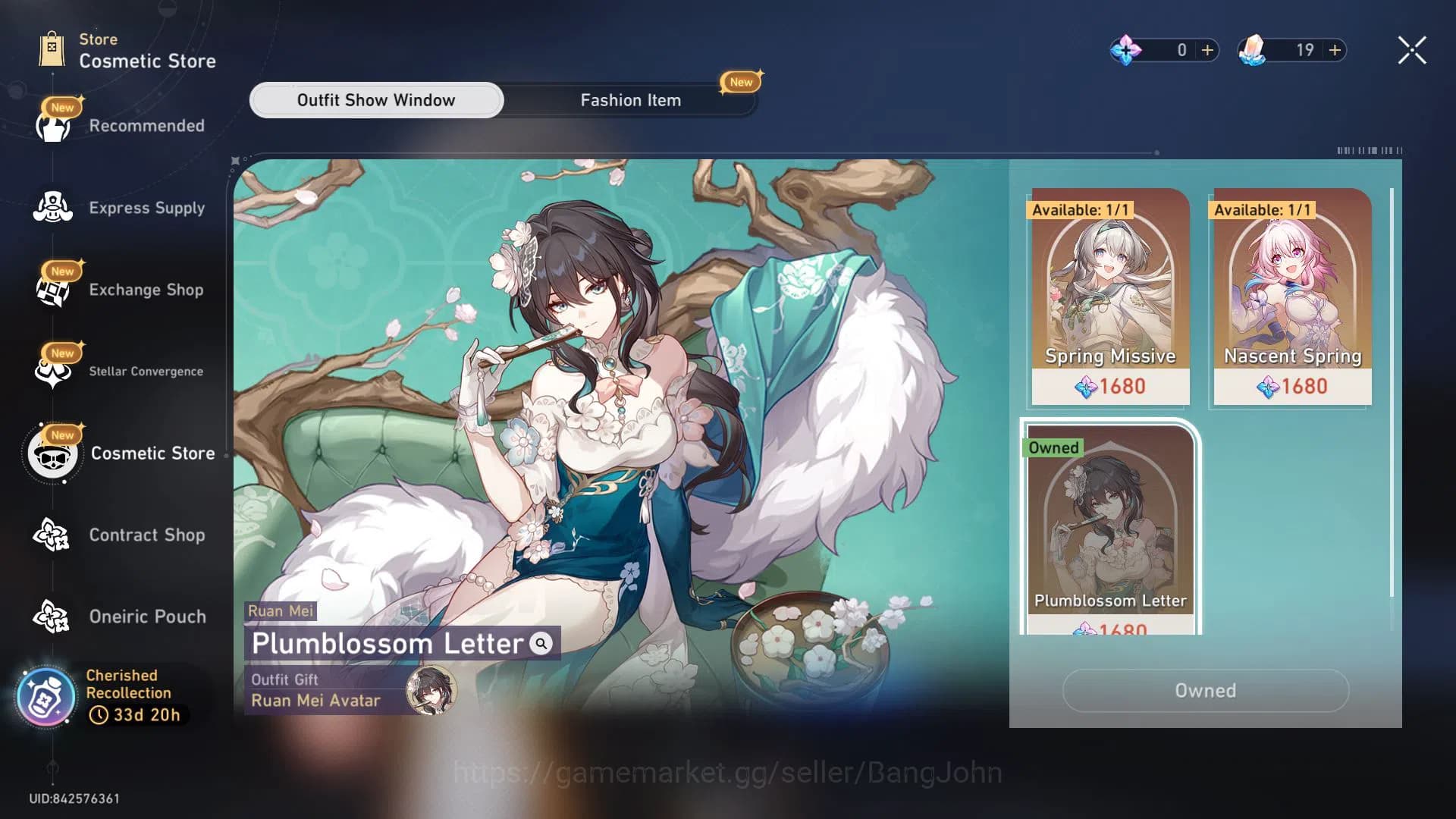Switch to the Fashion Item tab
The image size is (1456, 819).
[x=631, y=99]
